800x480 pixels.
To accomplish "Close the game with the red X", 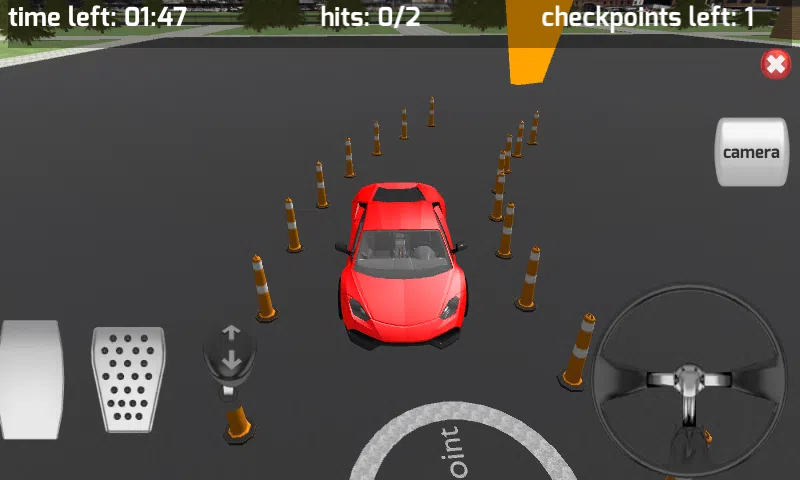I will (775, 65).
